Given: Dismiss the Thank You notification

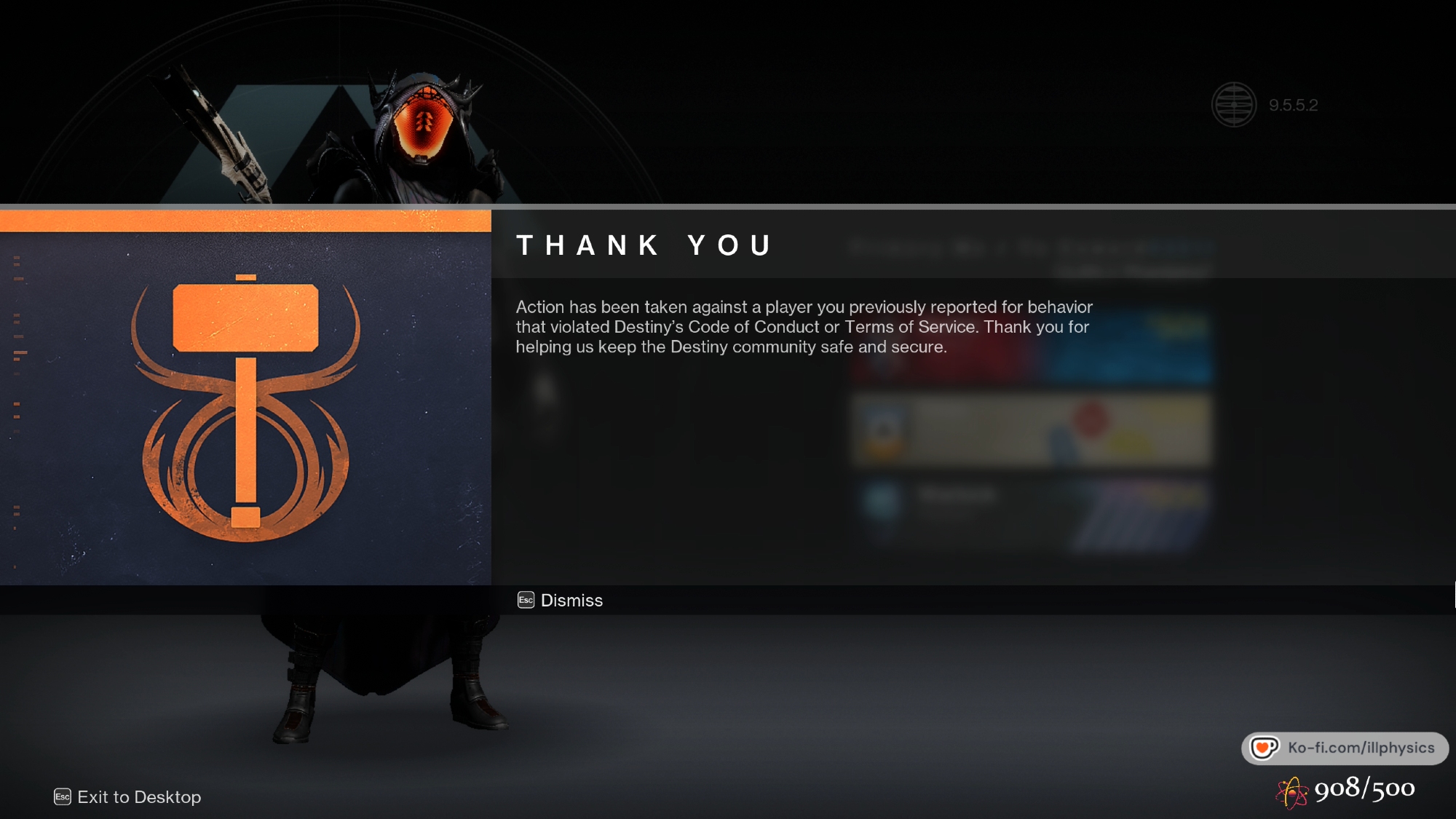Looking at the screenshot, I should click(561, 601).
